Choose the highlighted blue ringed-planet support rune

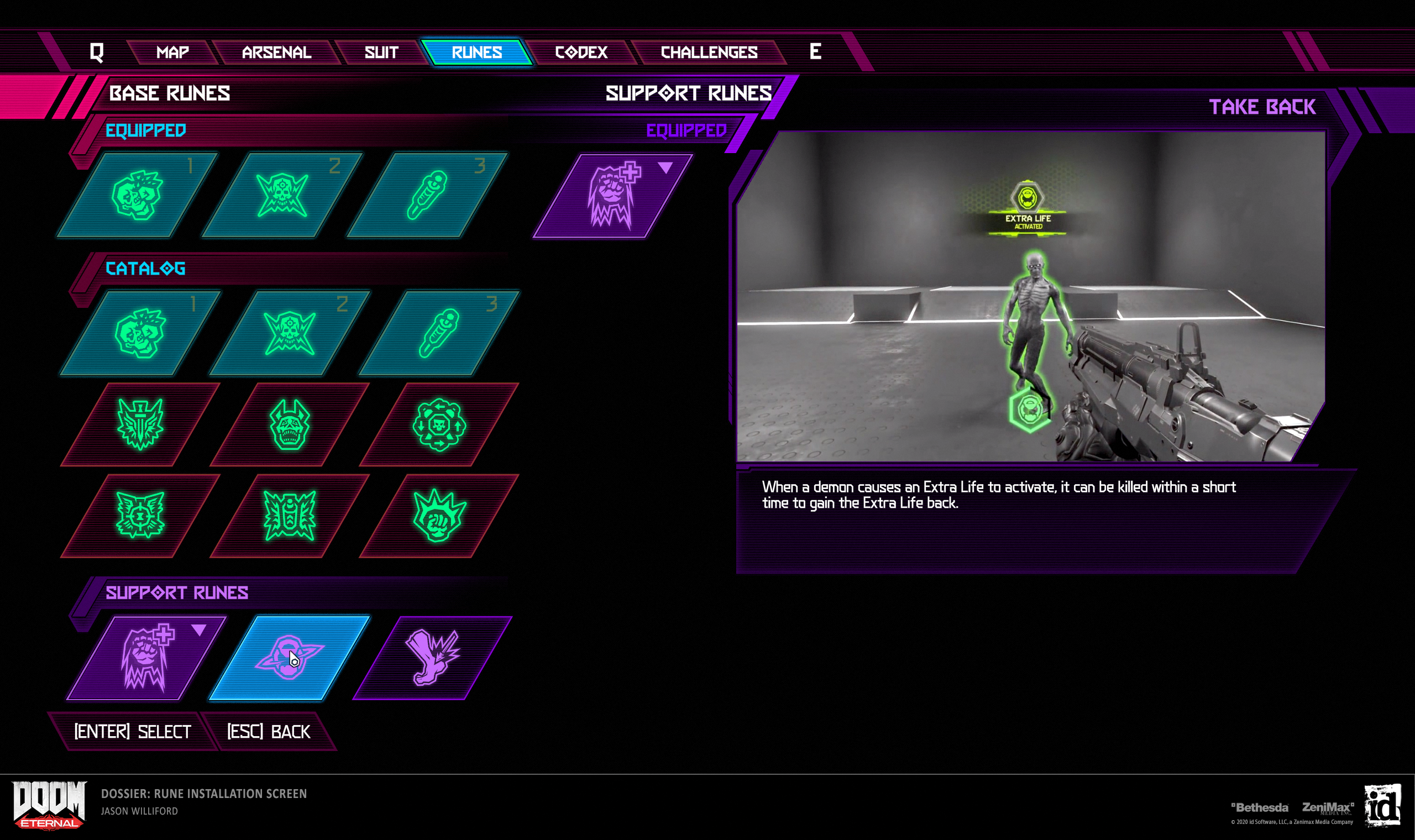coord(289,658)
